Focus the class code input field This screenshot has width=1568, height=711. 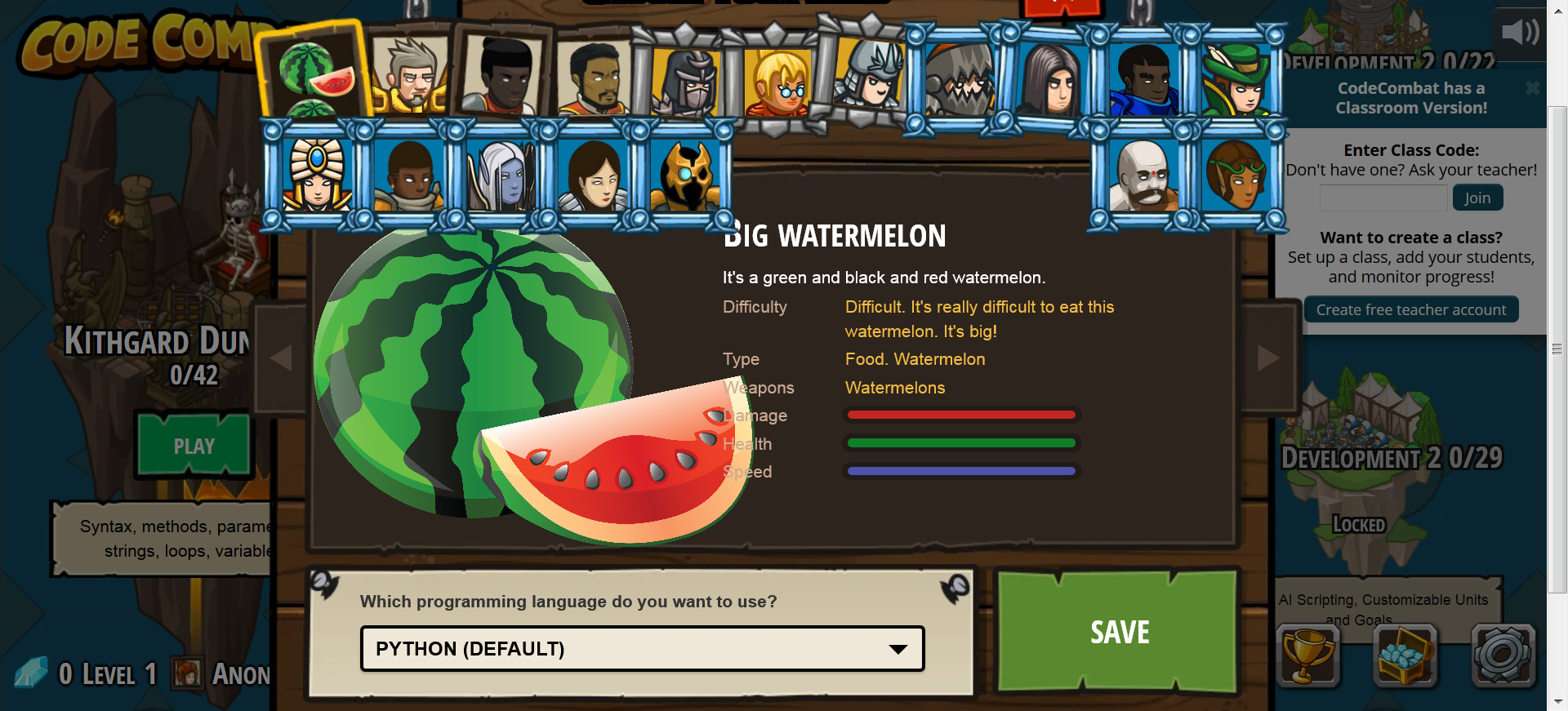pos(1383,198)
